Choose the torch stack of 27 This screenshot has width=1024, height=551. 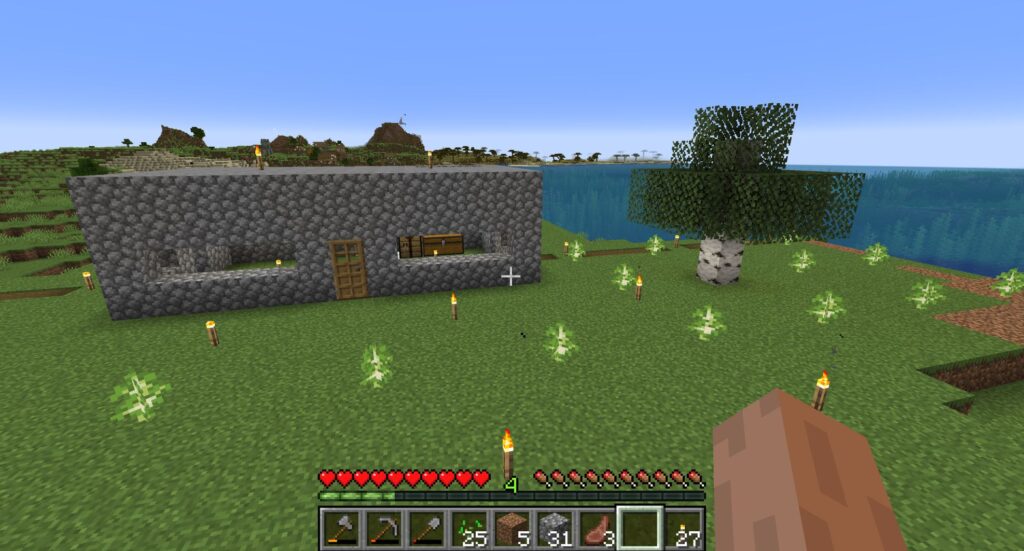coord(684,528)
